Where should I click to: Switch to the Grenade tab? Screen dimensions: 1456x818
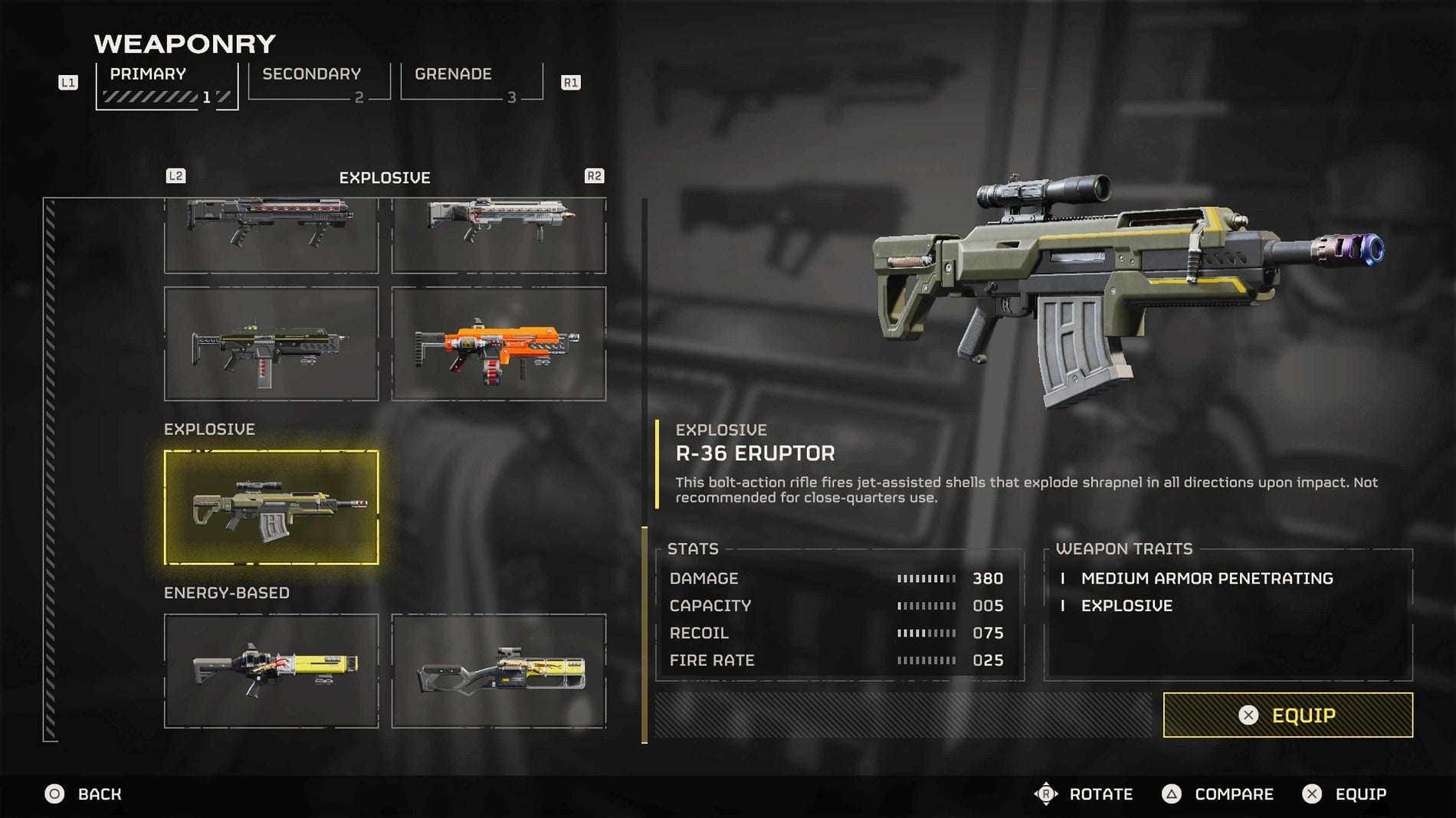(x=471, y=83)
